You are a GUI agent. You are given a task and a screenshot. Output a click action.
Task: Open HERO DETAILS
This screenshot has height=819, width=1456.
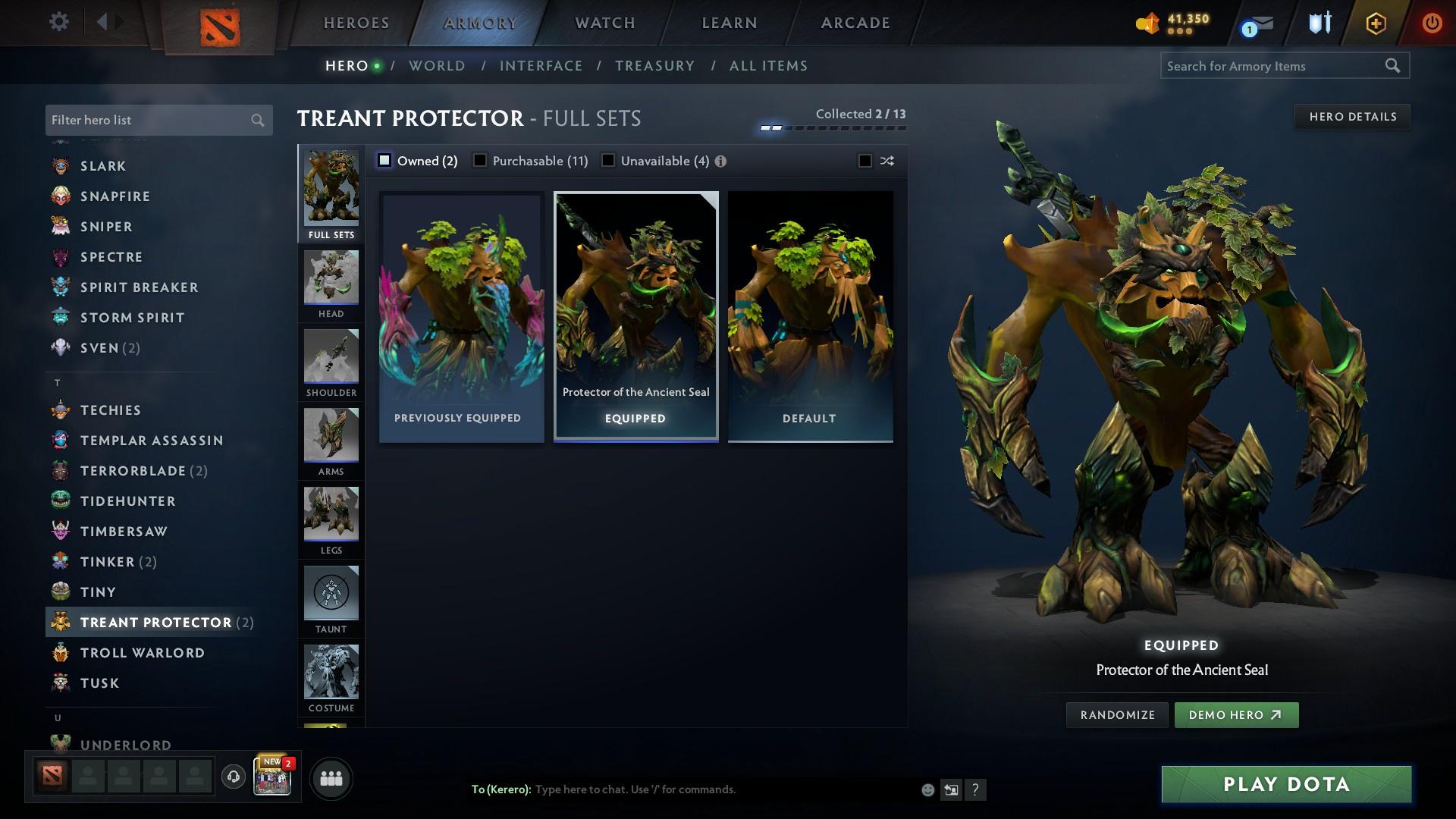1352,116
